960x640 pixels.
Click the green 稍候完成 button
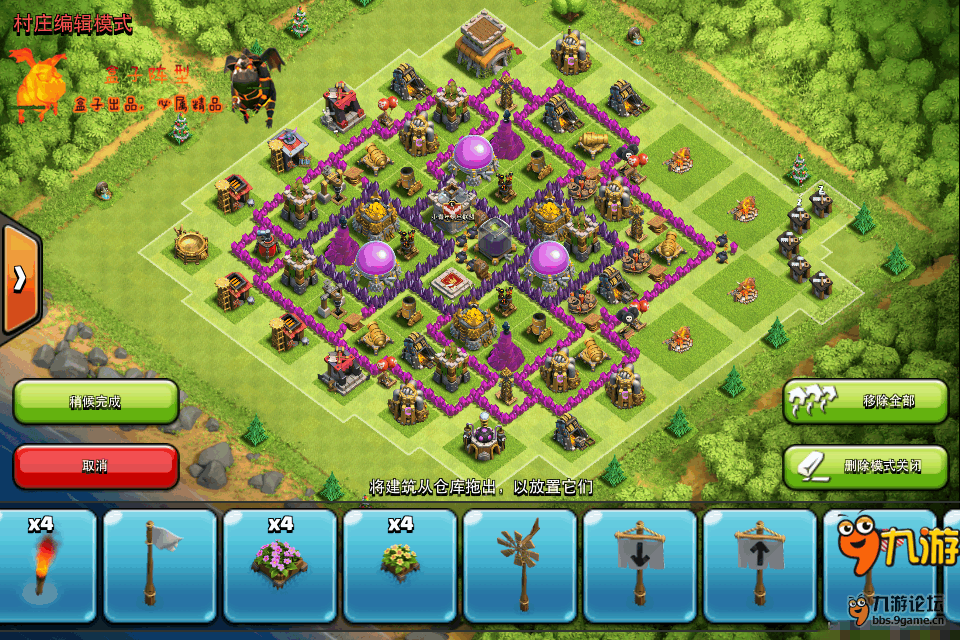click(x=96, y=402)
